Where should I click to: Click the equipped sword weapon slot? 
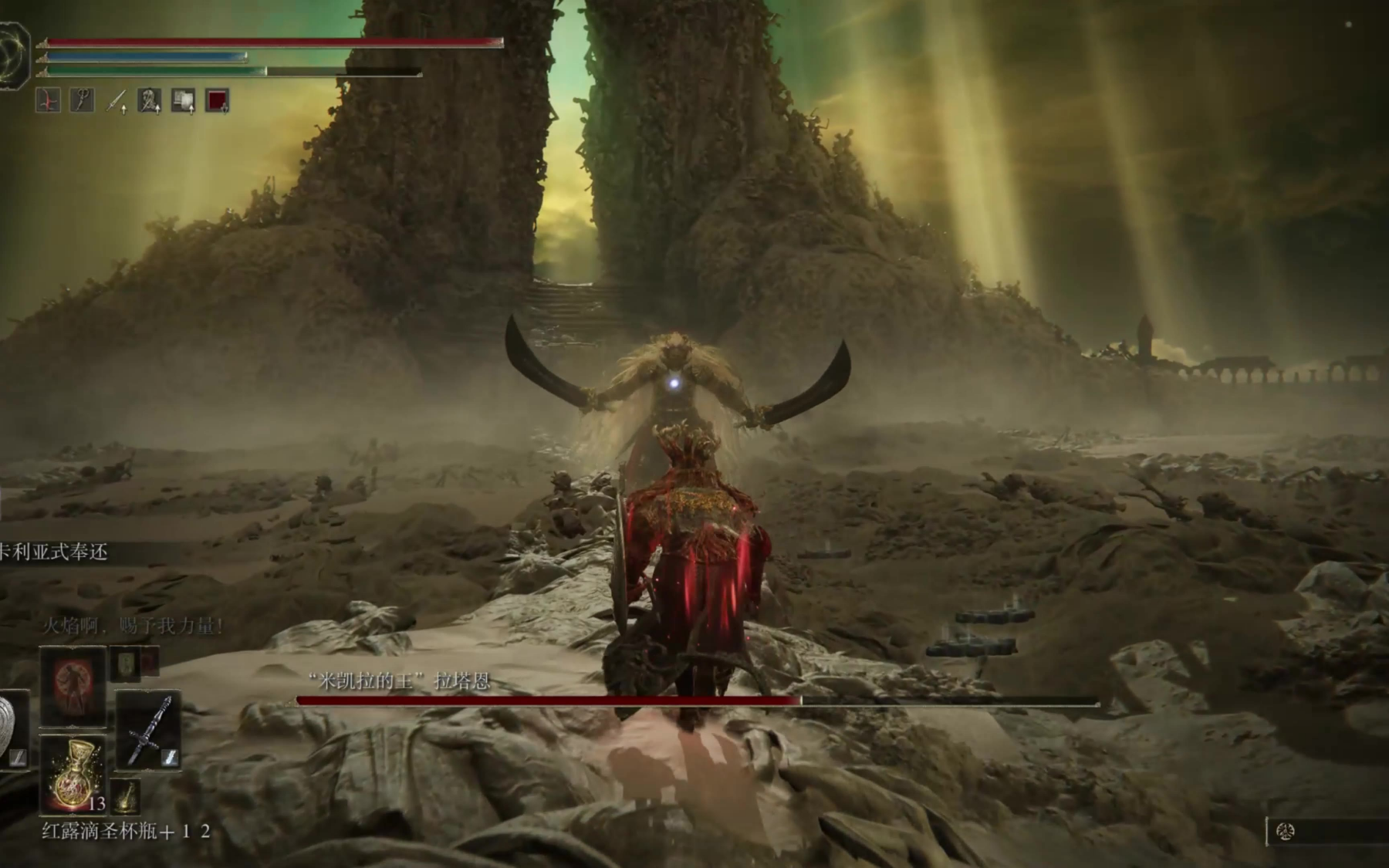click(x=148, y=730)
